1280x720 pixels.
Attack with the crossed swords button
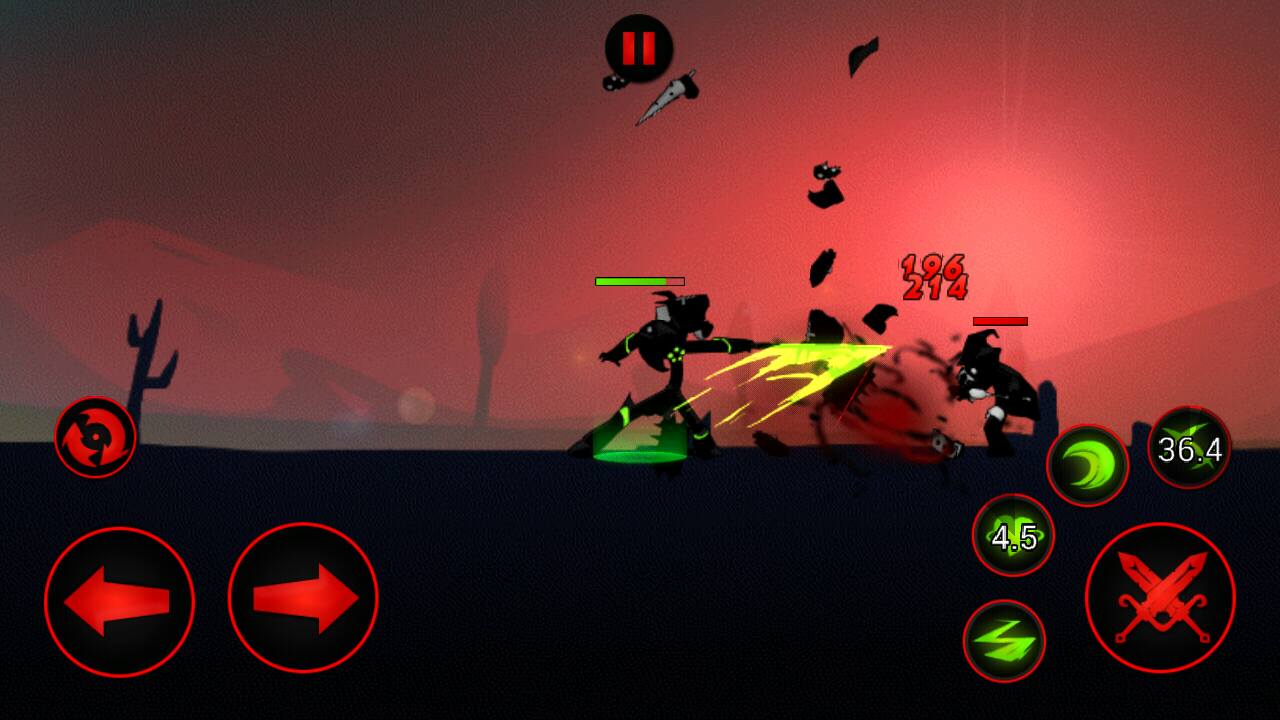point(1160,597)
